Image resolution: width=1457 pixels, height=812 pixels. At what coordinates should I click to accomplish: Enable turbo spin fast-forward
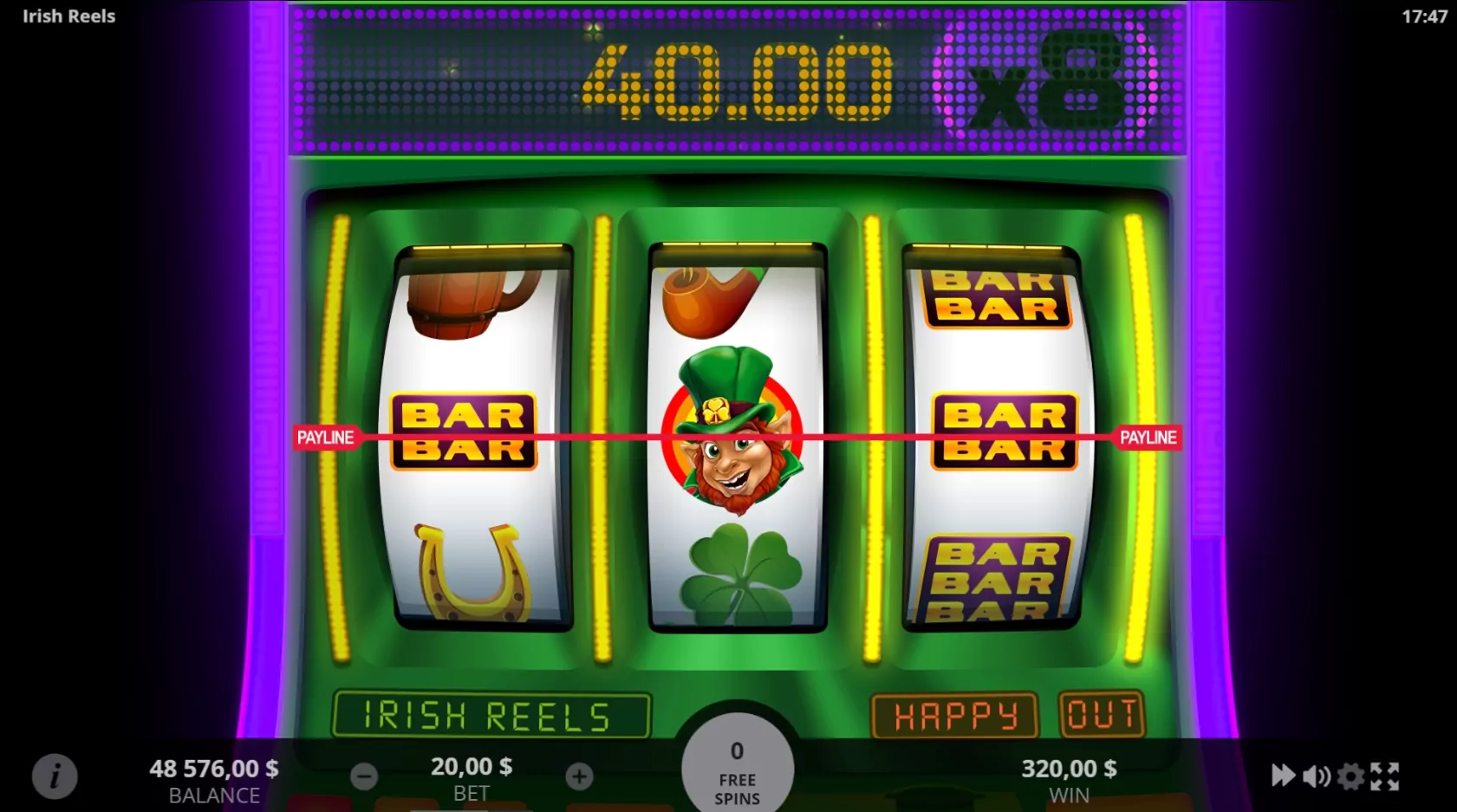pyautogui.click(x=1284, y=776)
